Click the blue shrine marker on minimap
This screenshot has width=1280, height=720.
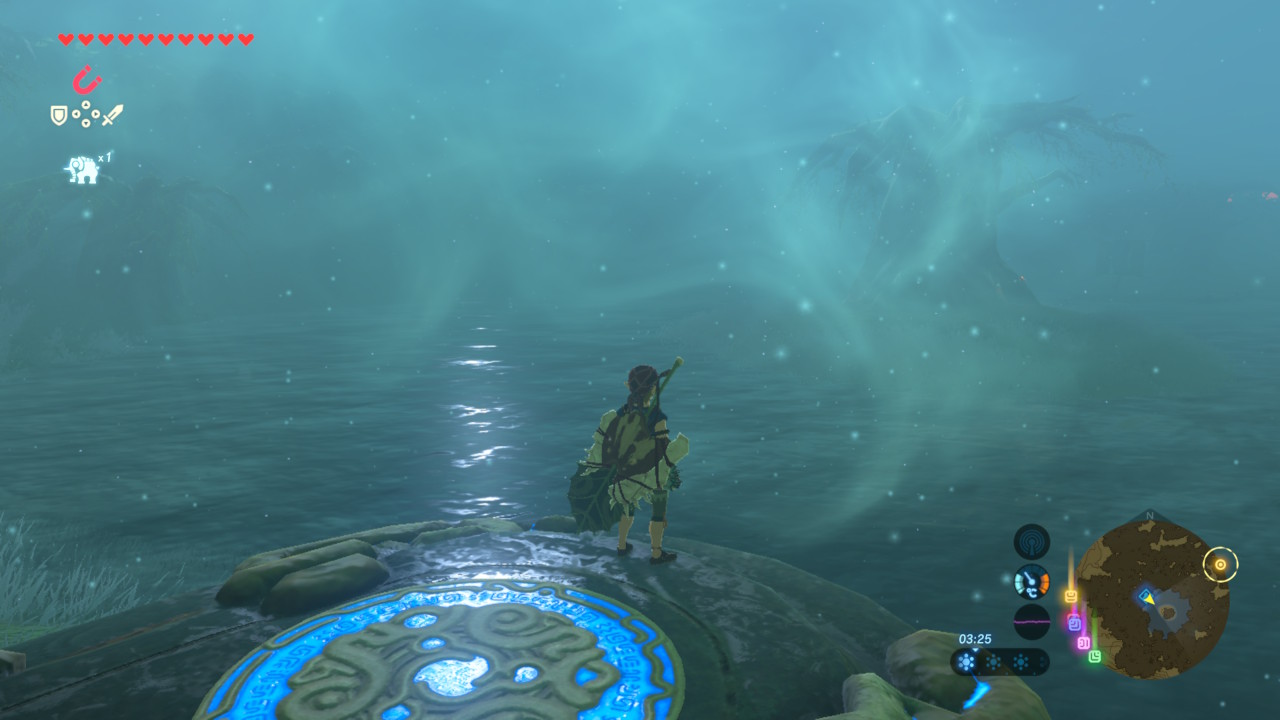(1146, 596)
